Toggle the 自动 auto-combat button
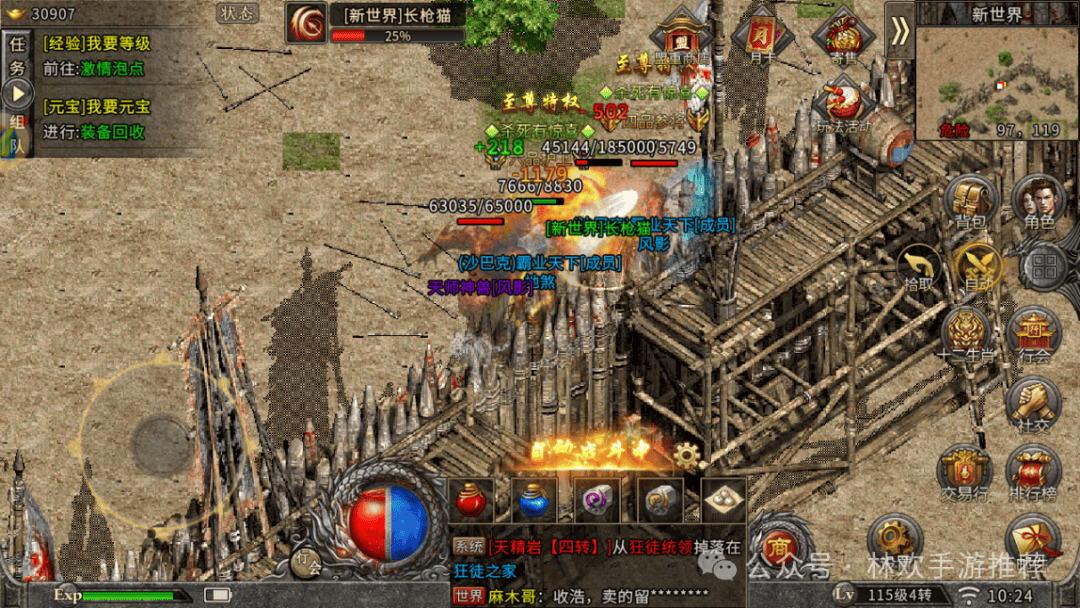Screen dimensions: 1080x608 [x=978, y=267]
